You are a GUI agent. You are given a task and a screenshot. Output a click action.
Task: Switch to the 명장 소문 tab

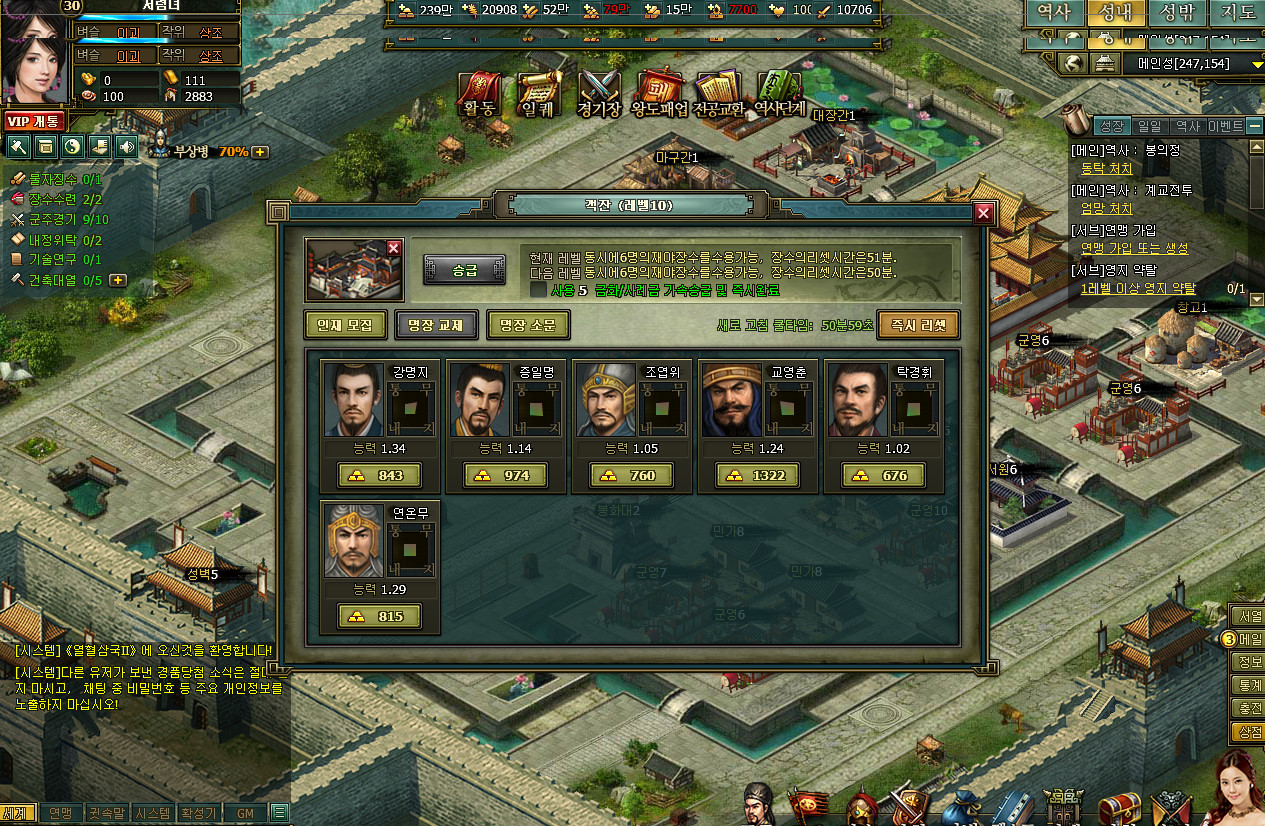pos(527,325)
